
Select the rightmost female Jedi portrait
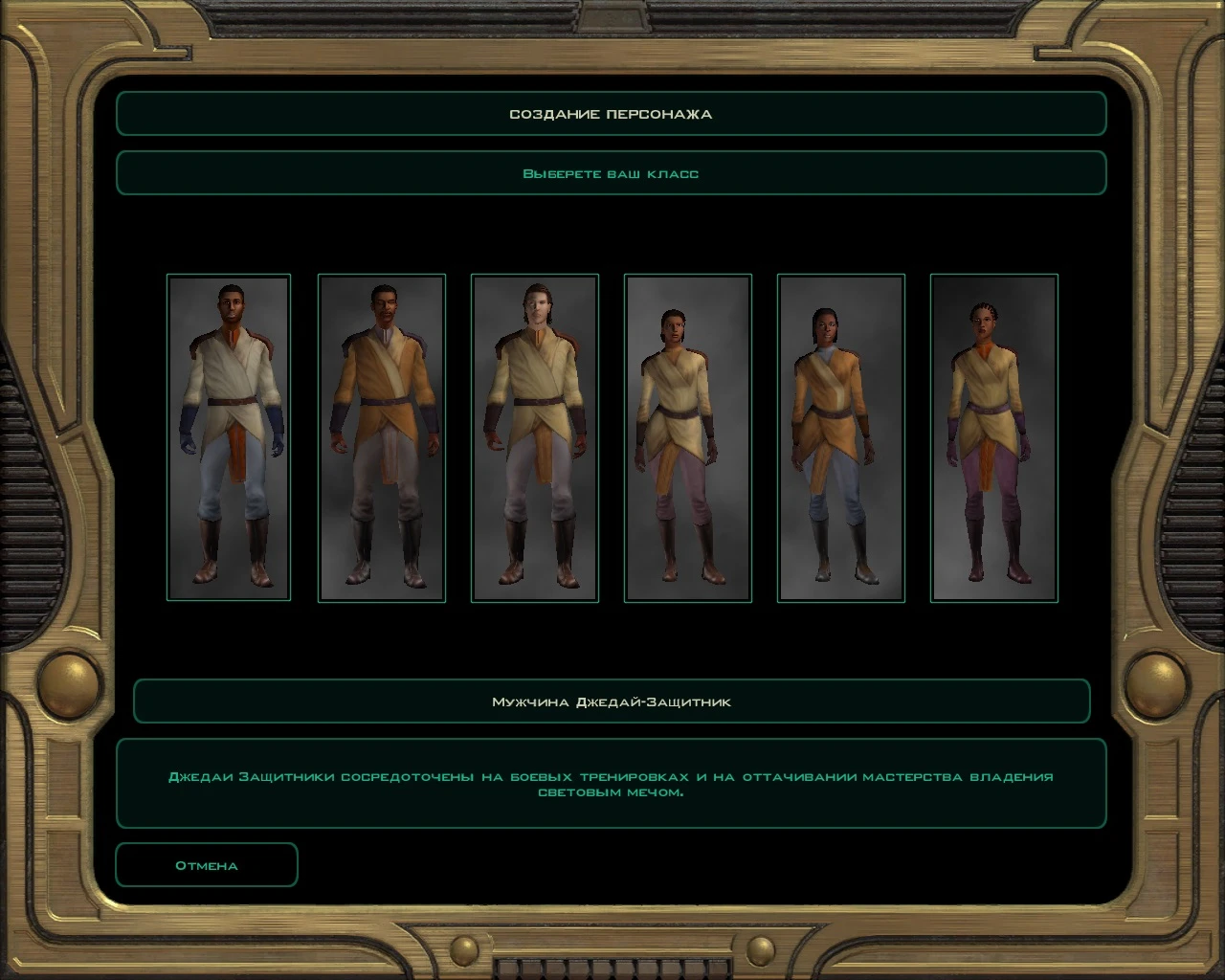(x=993, y=437)
